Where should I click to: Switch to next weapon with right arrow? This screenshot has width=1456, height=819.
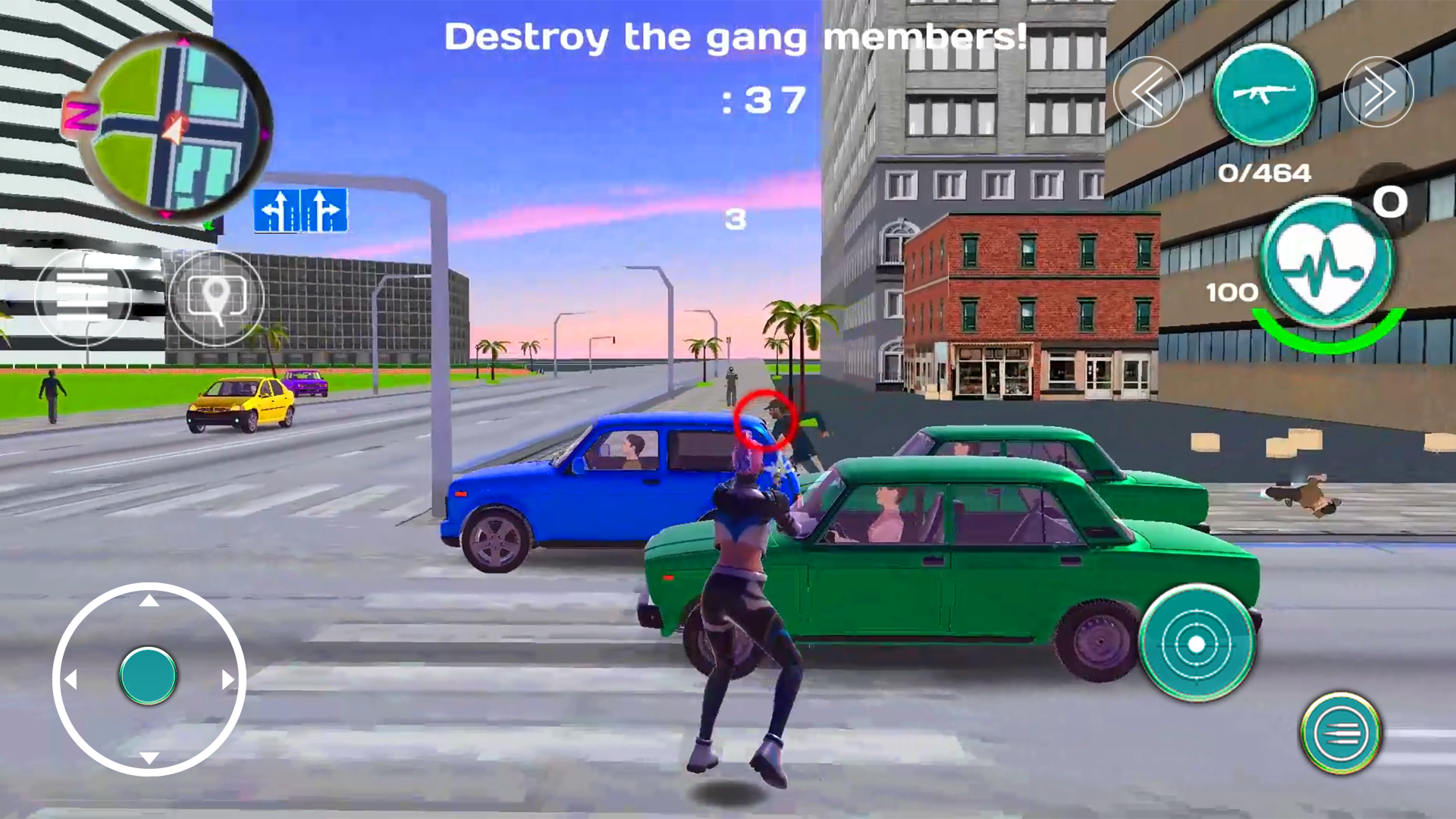1380,91
